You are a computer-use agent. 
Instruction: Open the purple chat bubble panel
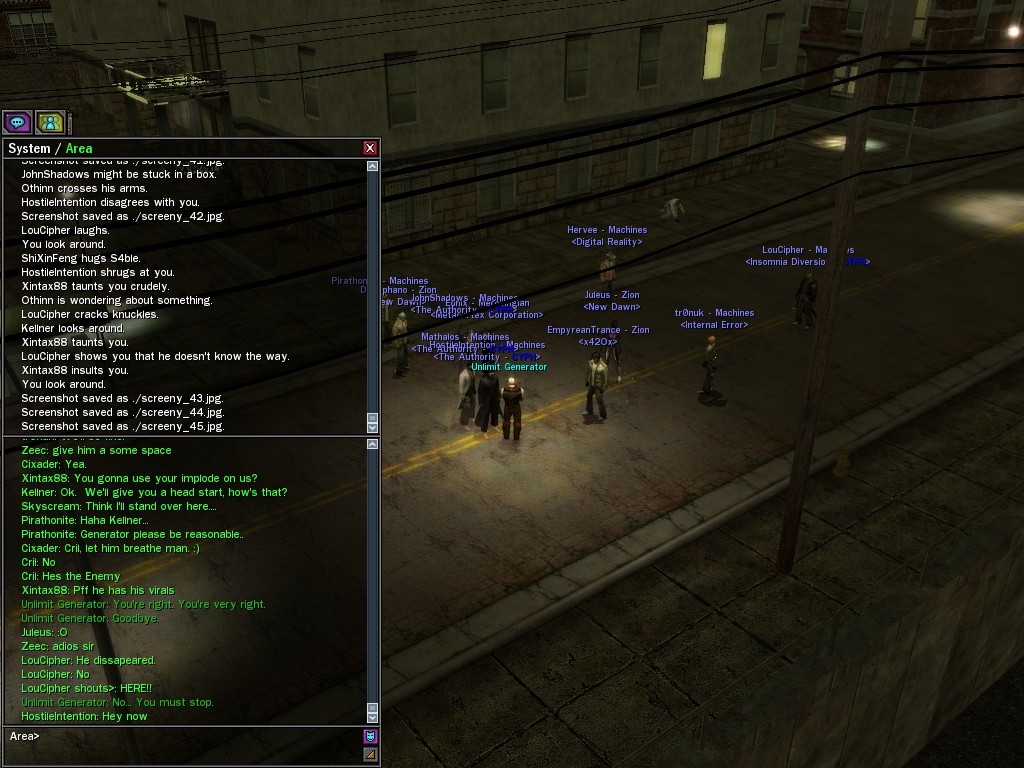tap(17, 123)
